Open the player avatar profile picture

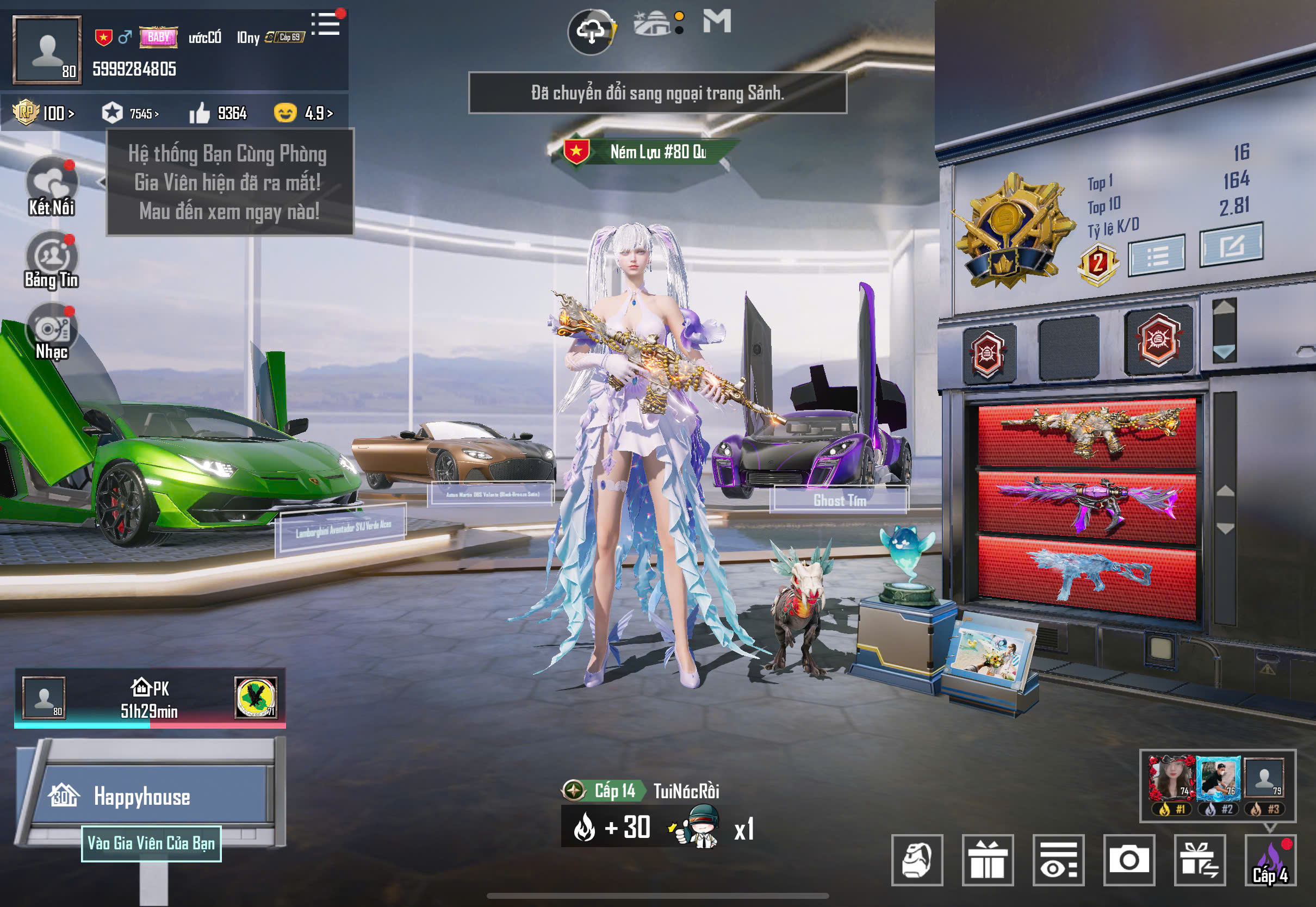(47, 50)
